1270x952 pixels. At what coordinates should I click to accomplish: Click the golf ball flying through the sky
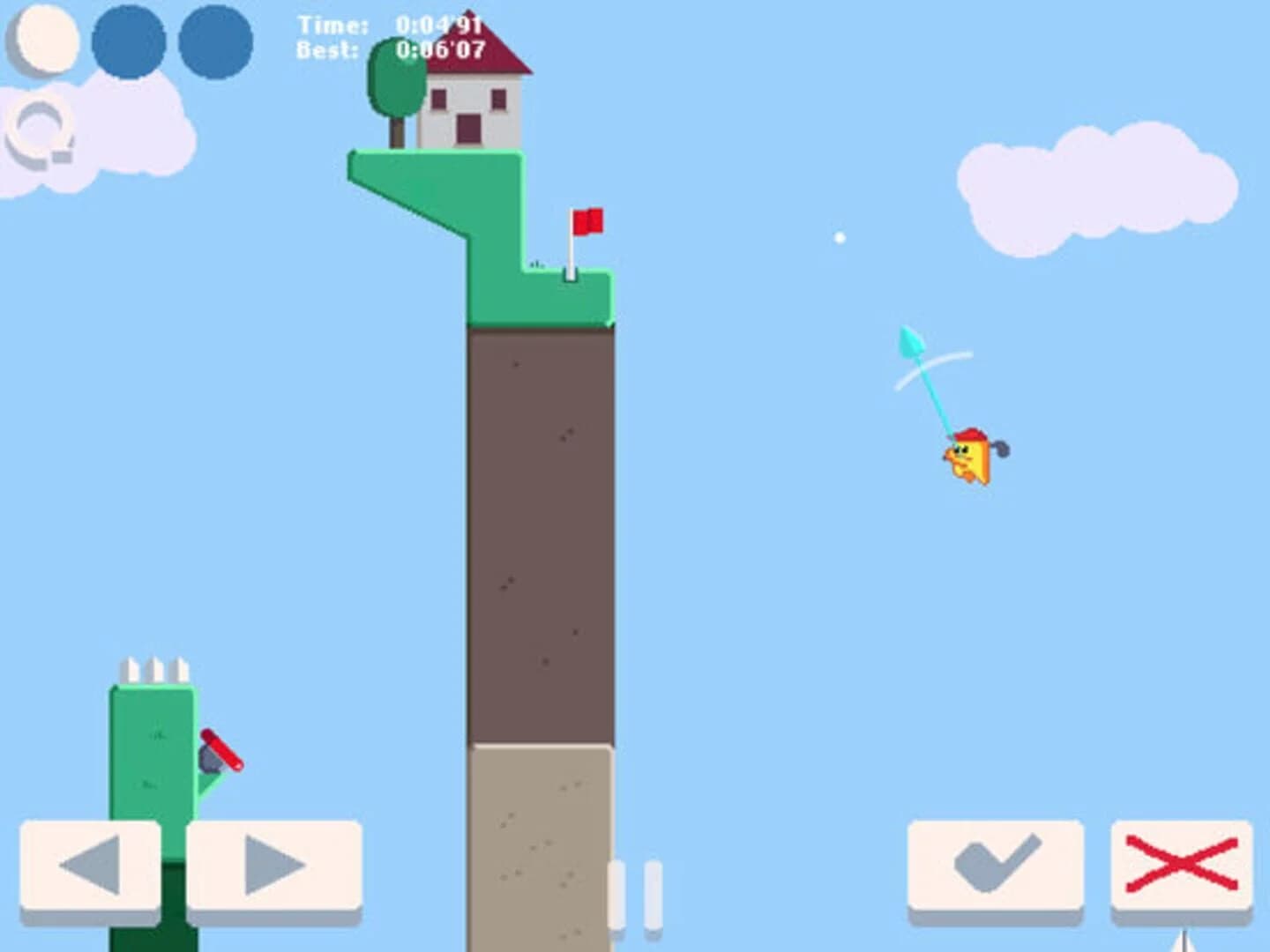pos(838,236)
